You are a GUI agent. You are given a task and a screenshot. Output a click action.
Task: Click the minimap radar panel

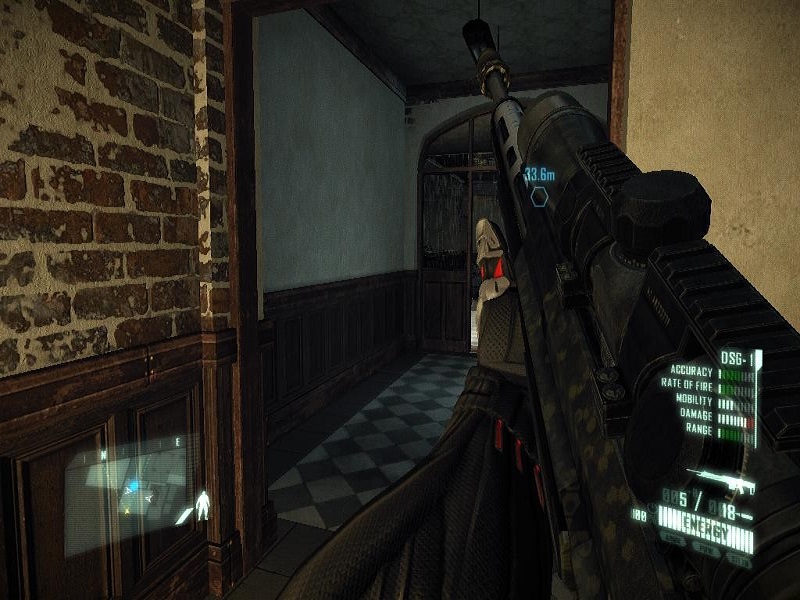[125, 488]
